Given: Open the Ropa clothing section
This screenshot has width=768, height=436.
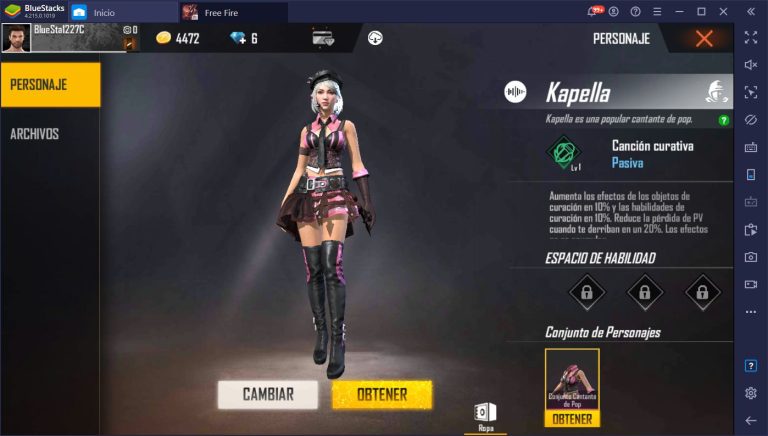Looking at the screenshot, I should 484,416.
